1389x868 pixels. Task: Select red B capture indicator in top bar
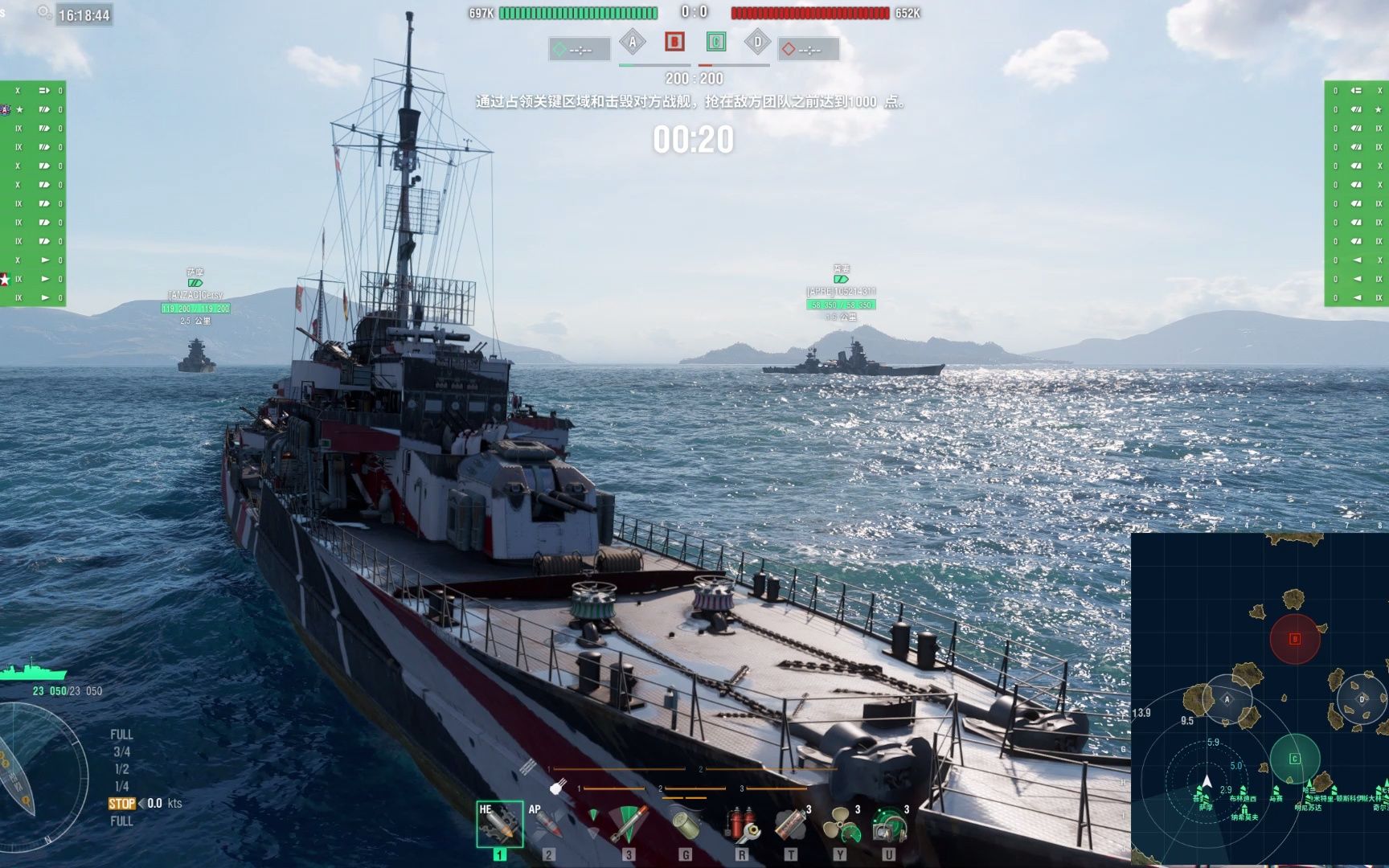click(674, 42)
